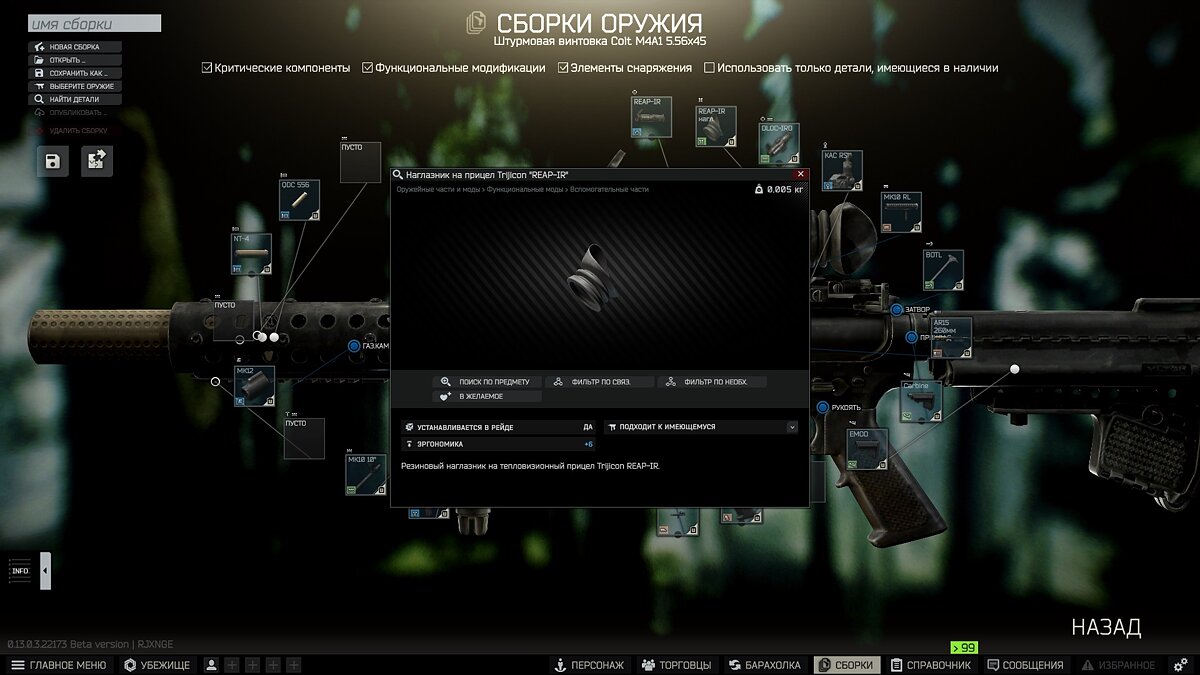Click СОХРАНИТЬ КАК to save build
This screenshot has width=1200, height=675.
click(76, 73)
